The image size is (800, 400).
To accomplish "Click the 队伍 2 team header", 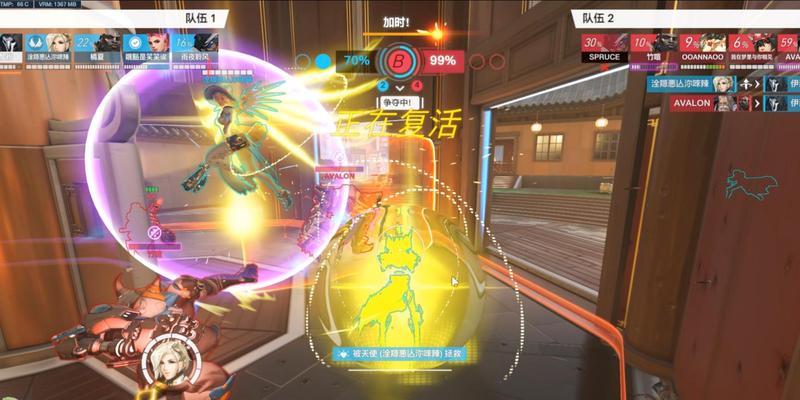I will [595, 17].
